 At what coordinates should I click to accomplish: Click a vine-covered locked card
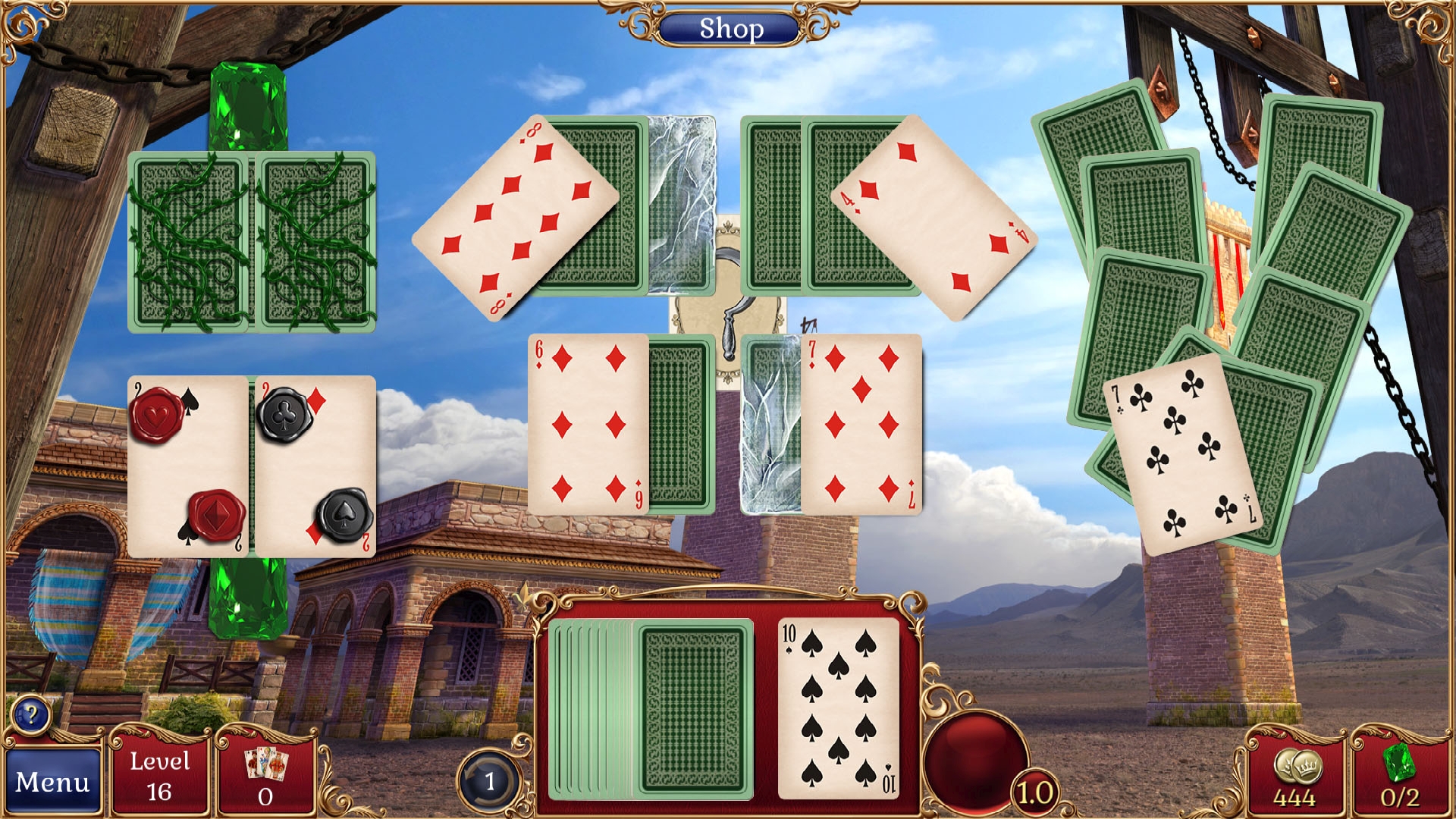click(x=190, y=243)
